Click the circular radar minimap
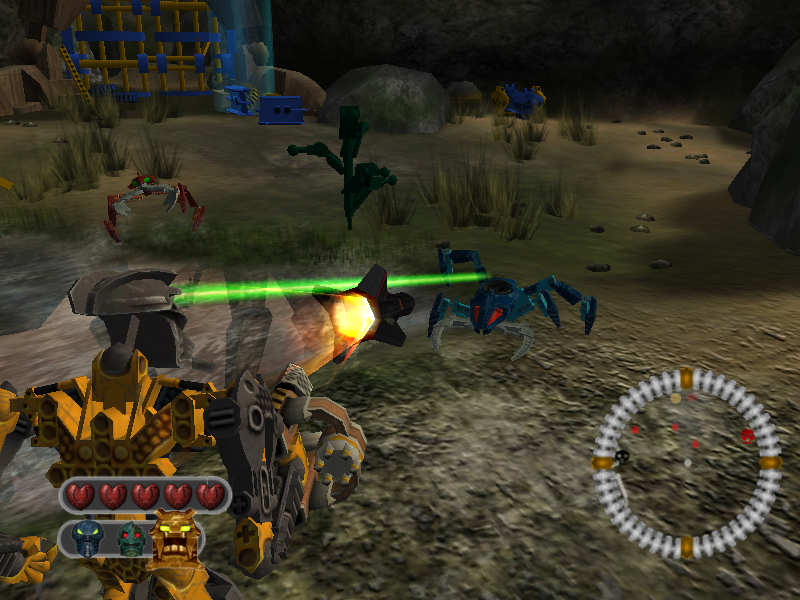Image resolution: width=800 pixels, height=600 pixels. click(x=686, y=463)
